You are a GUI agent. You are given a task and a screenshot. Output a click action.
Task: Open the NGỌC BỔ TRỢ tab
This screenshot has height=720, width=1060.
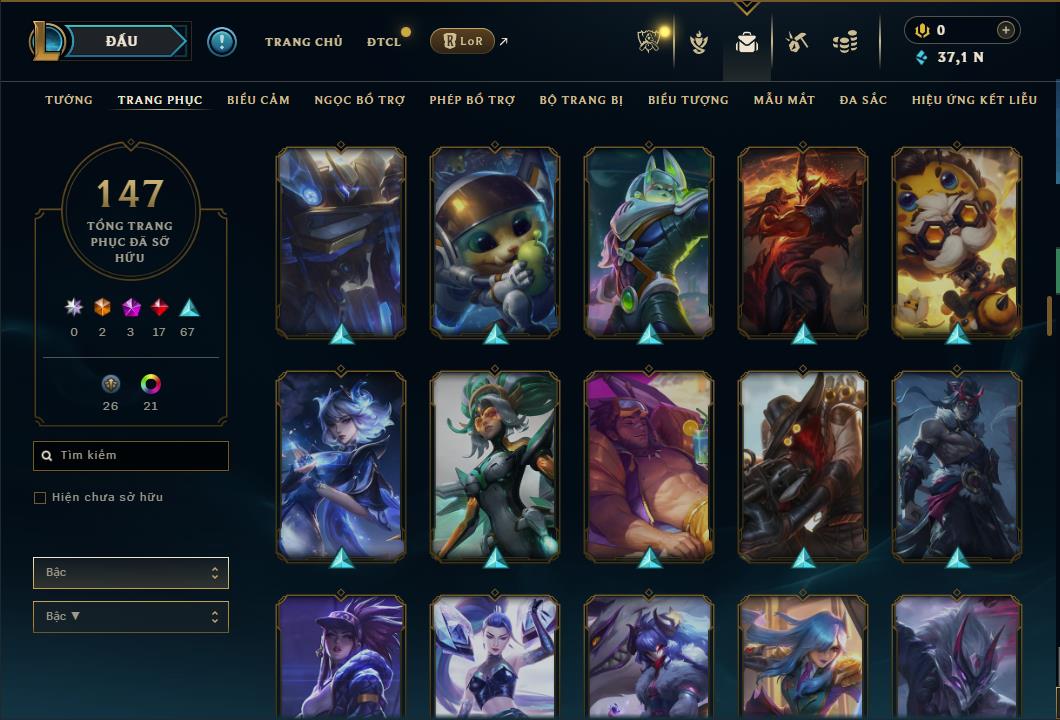pyautogui.click(x=359, y=100)
